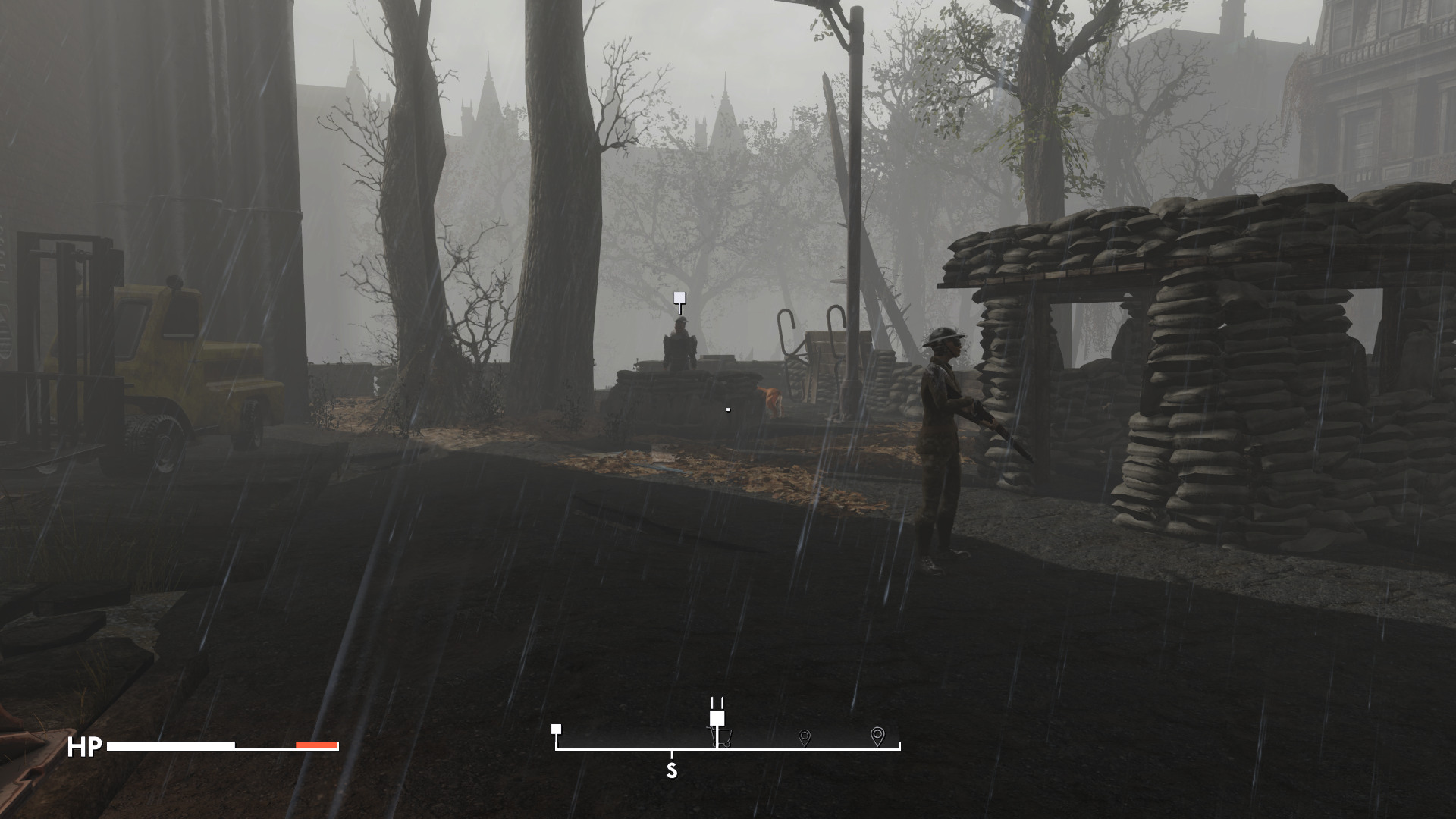Image resolution: width=1456 pixels, height=819 pixels.
Task: Click the floating objective marker above the distant guard
Action: click(679, 299)
